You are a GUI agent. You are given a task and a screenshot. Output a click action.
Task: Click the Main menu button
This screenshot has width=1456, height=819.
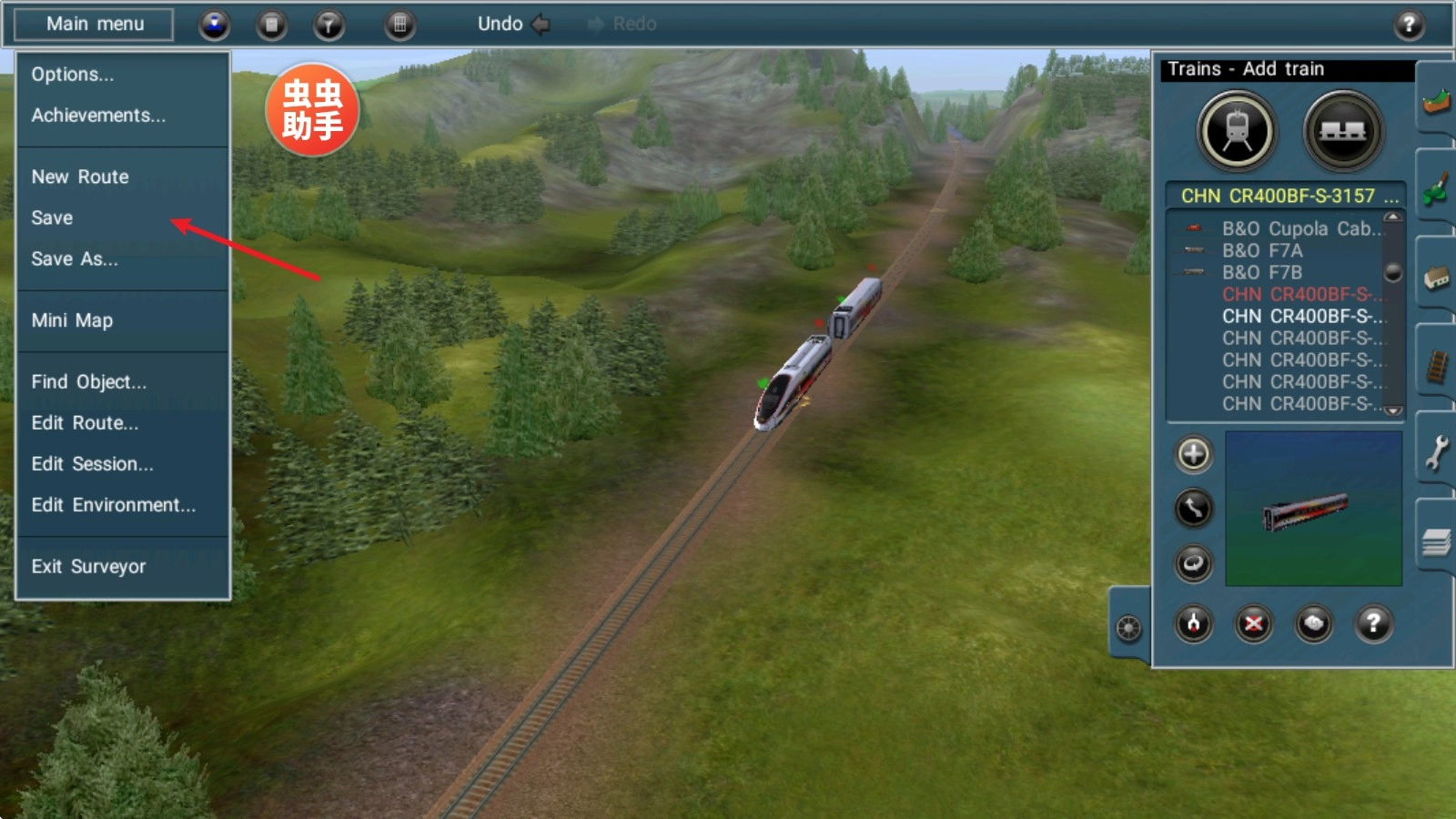[x=95, y=25]
